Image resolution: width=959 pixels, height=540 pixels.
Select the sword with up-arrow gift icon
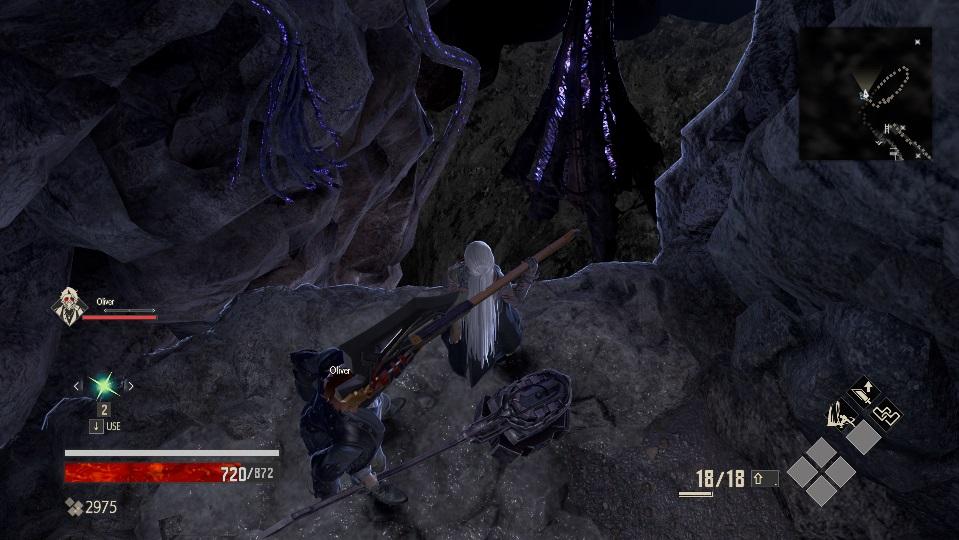tap(861, 391)
